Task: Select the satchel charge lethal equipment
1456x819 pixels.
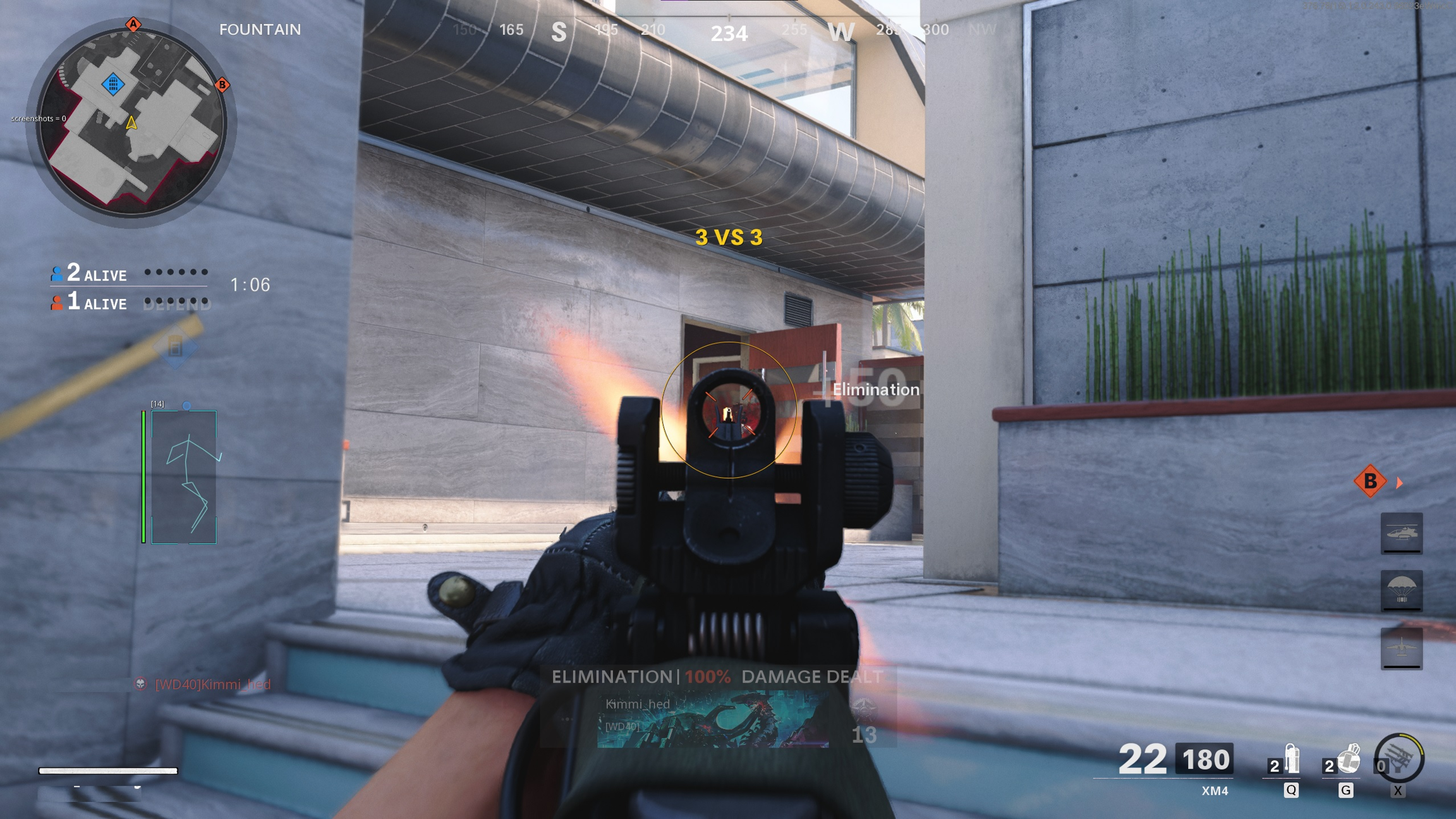Action: pyautogui.click(x=1347, y=760)
